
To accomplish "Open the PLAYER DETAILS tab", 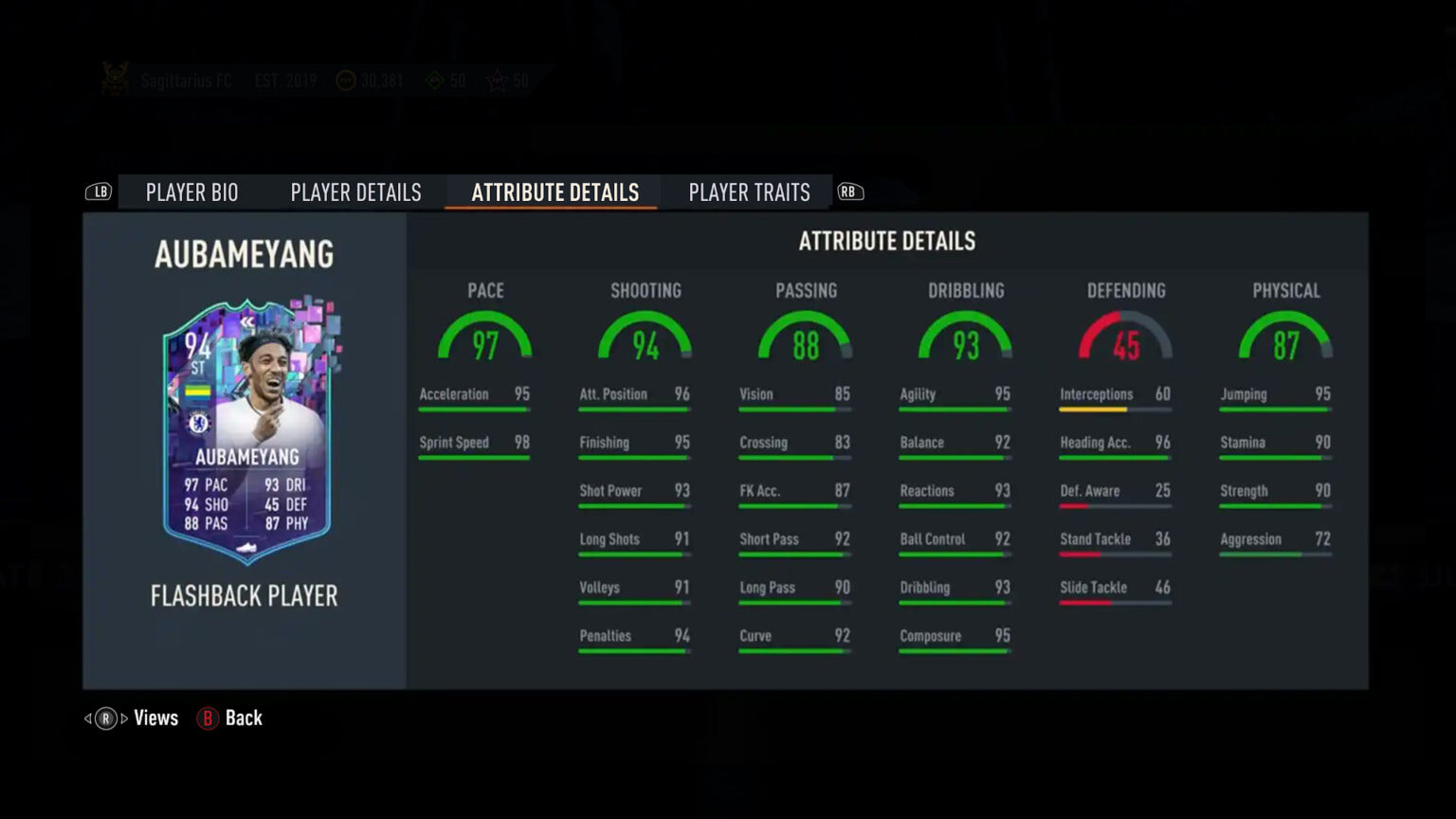I will [355, 191].
